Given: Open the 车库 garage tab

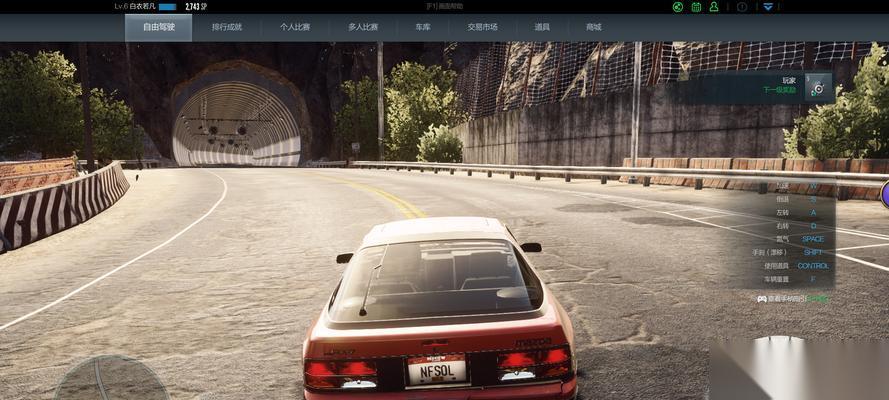Looking at the screenshot, I should (x=421, y=27).
